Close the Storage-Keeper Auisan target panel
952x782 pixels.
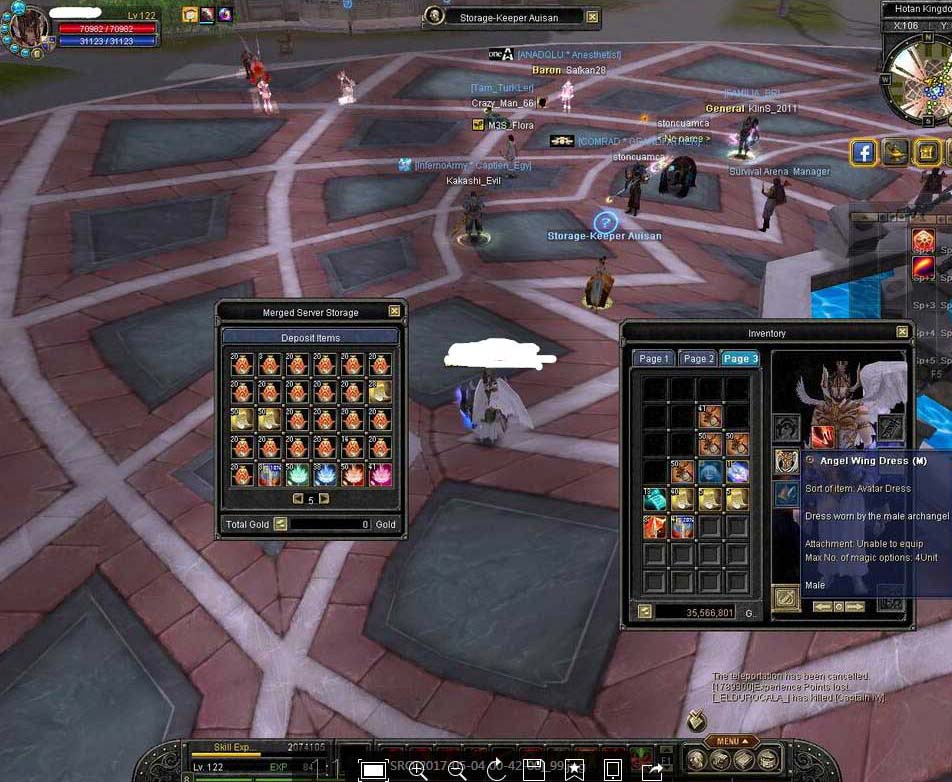click(592, 17)
